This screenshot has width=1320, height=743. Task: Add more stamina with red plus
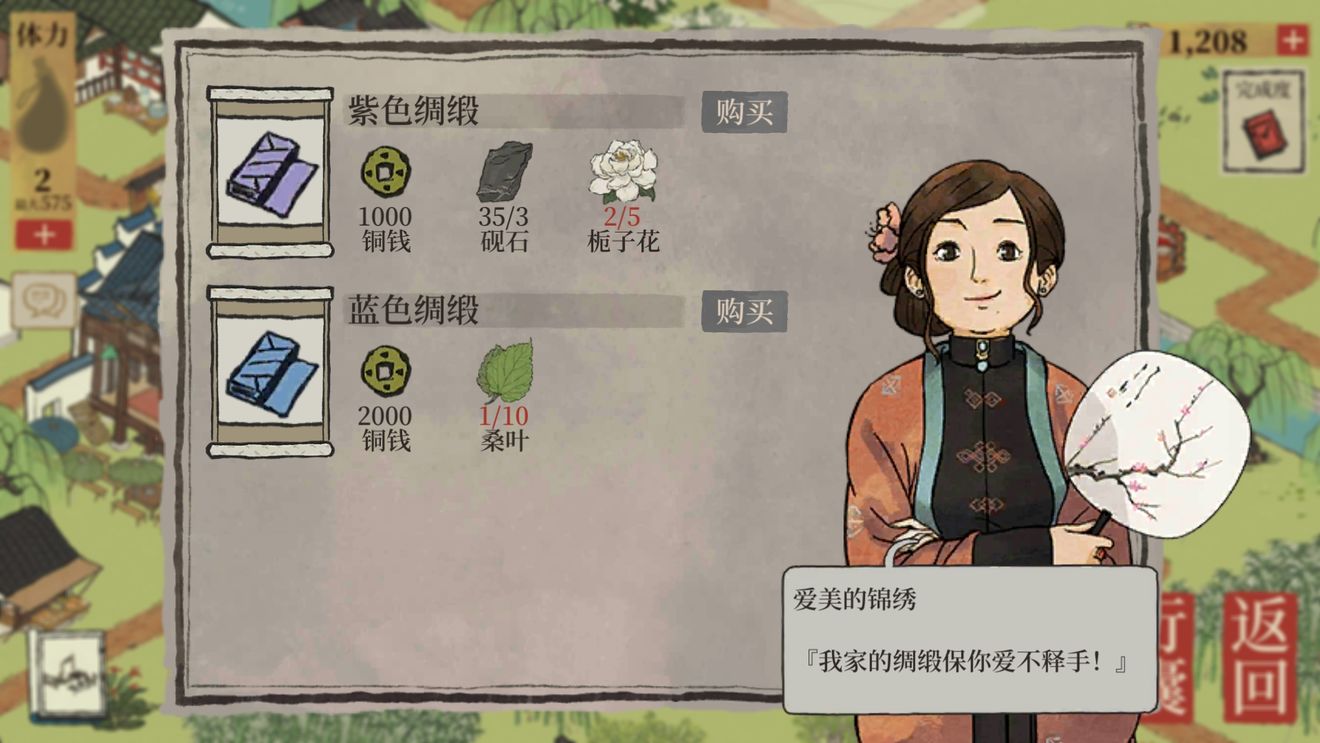(44, 235)
